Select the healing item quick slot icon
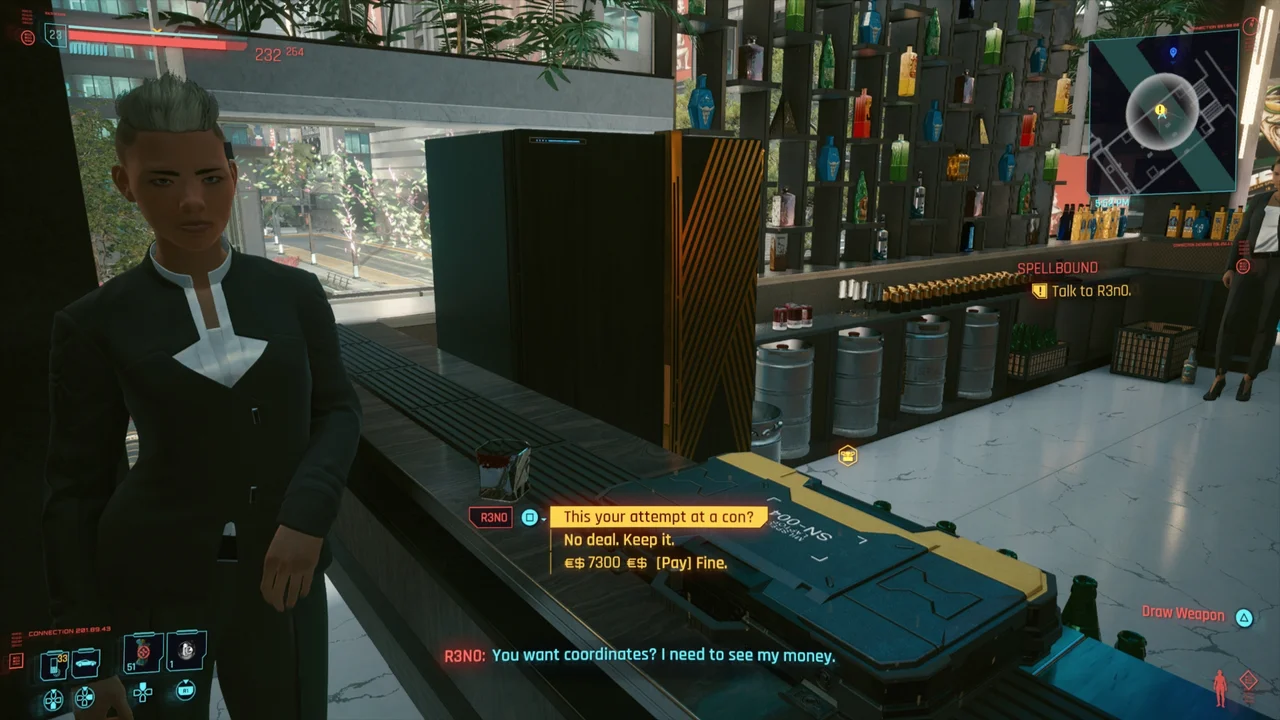 (187, 651)
